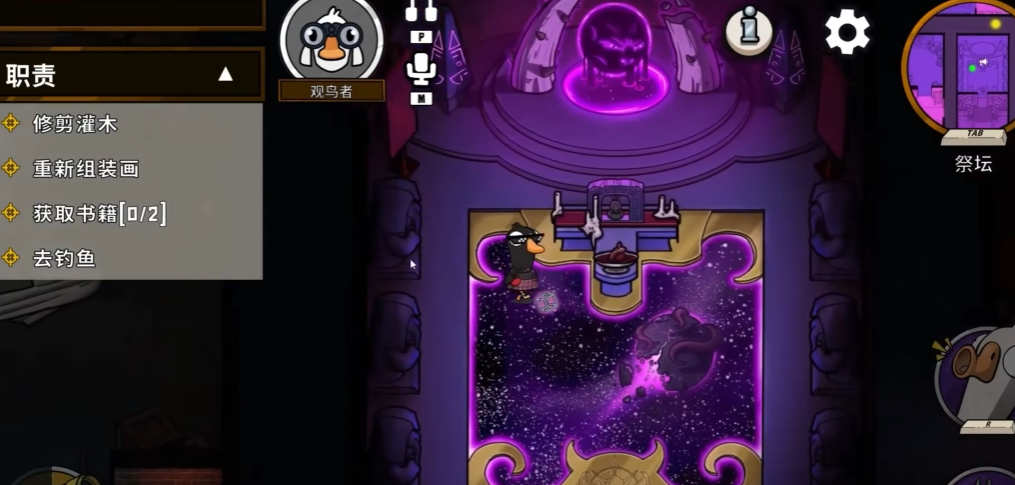
Task: Open the gear settings menu
Action: tap(846, 32)
